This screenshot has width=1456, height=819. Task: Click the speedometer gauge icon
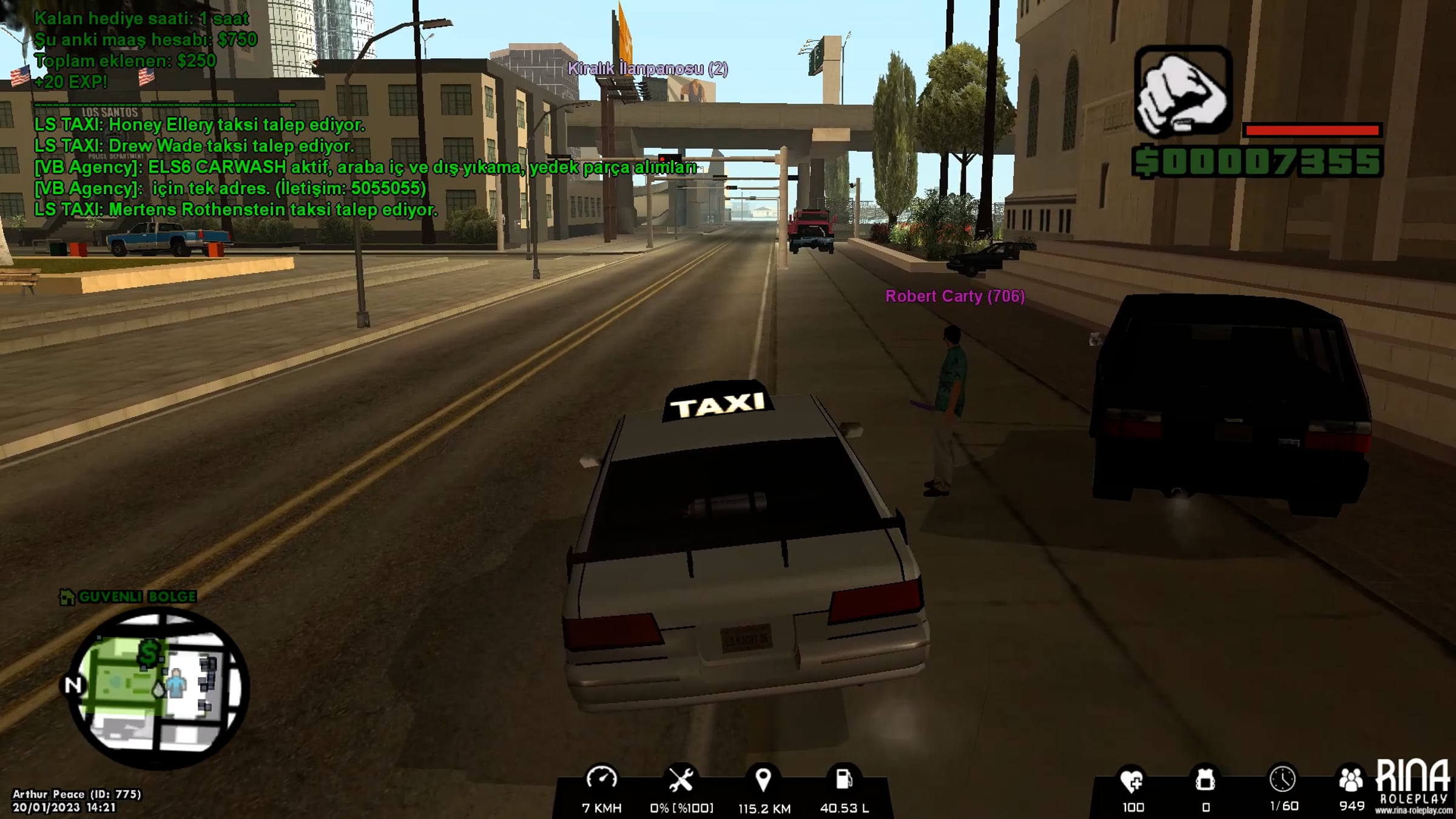(x=601, y=780)
